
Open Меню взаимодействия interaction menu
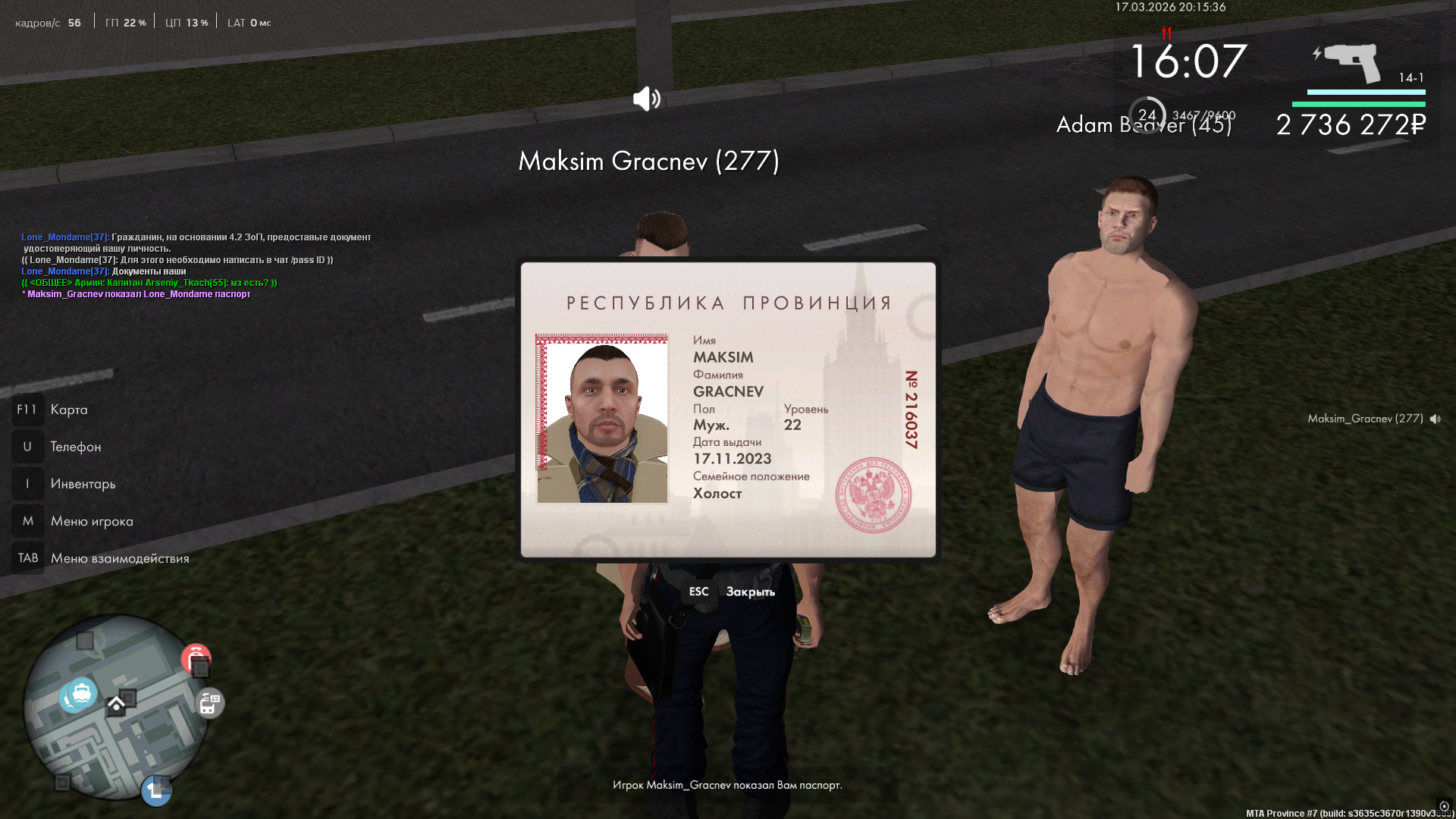[119, 558]
